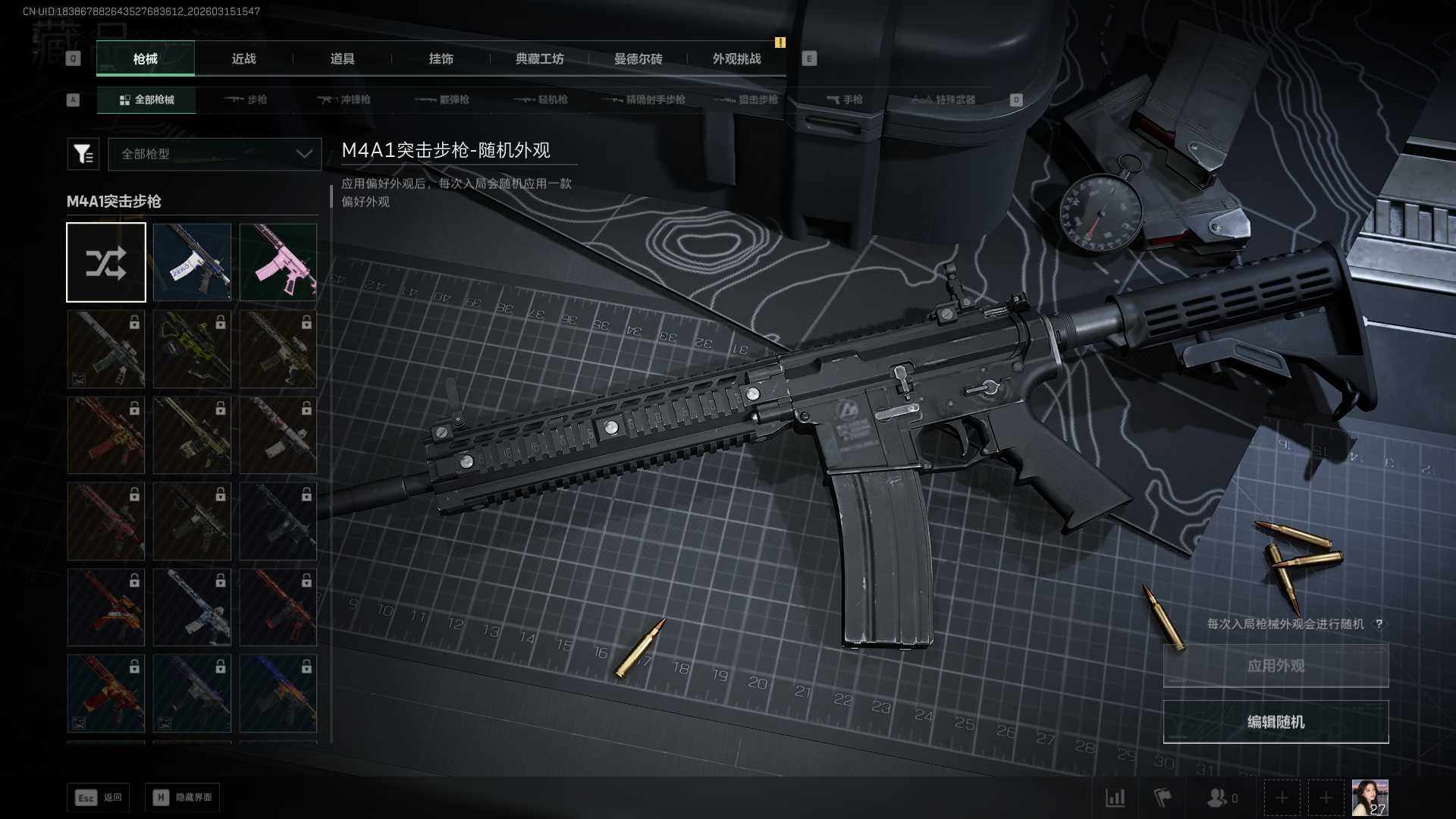1456x819 pixels.
Task: Open the bar chart statistics icon
Action: (1115, 798)
